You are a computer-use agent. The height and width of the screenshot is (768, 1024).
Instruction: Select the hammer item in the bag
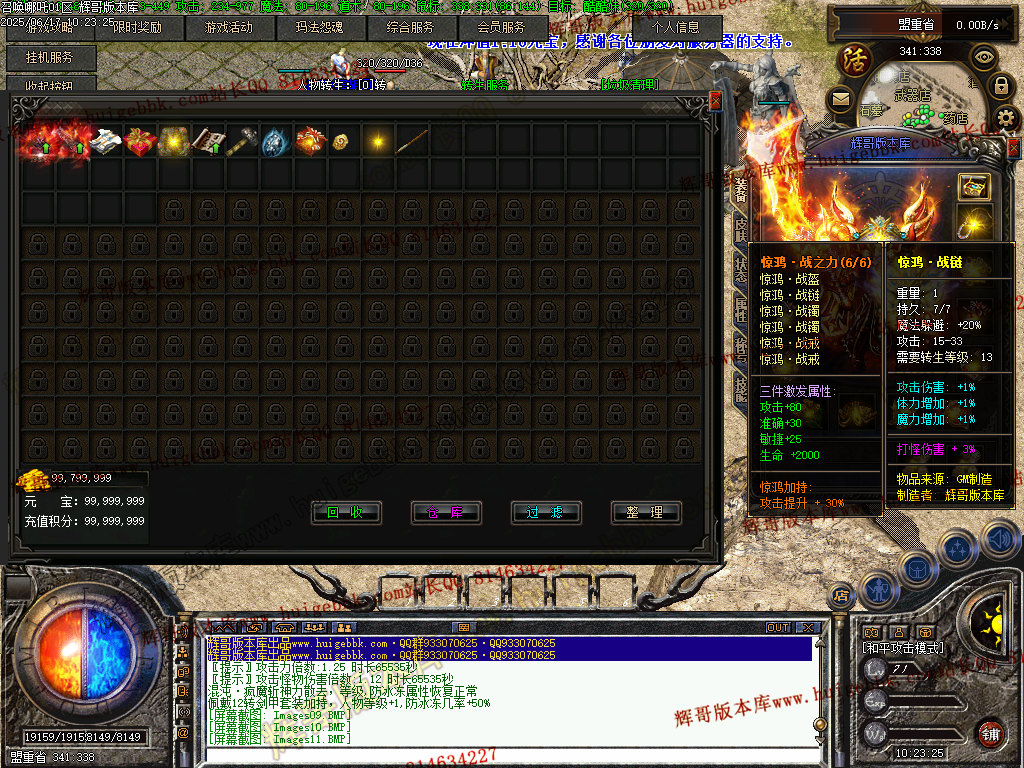242,142
